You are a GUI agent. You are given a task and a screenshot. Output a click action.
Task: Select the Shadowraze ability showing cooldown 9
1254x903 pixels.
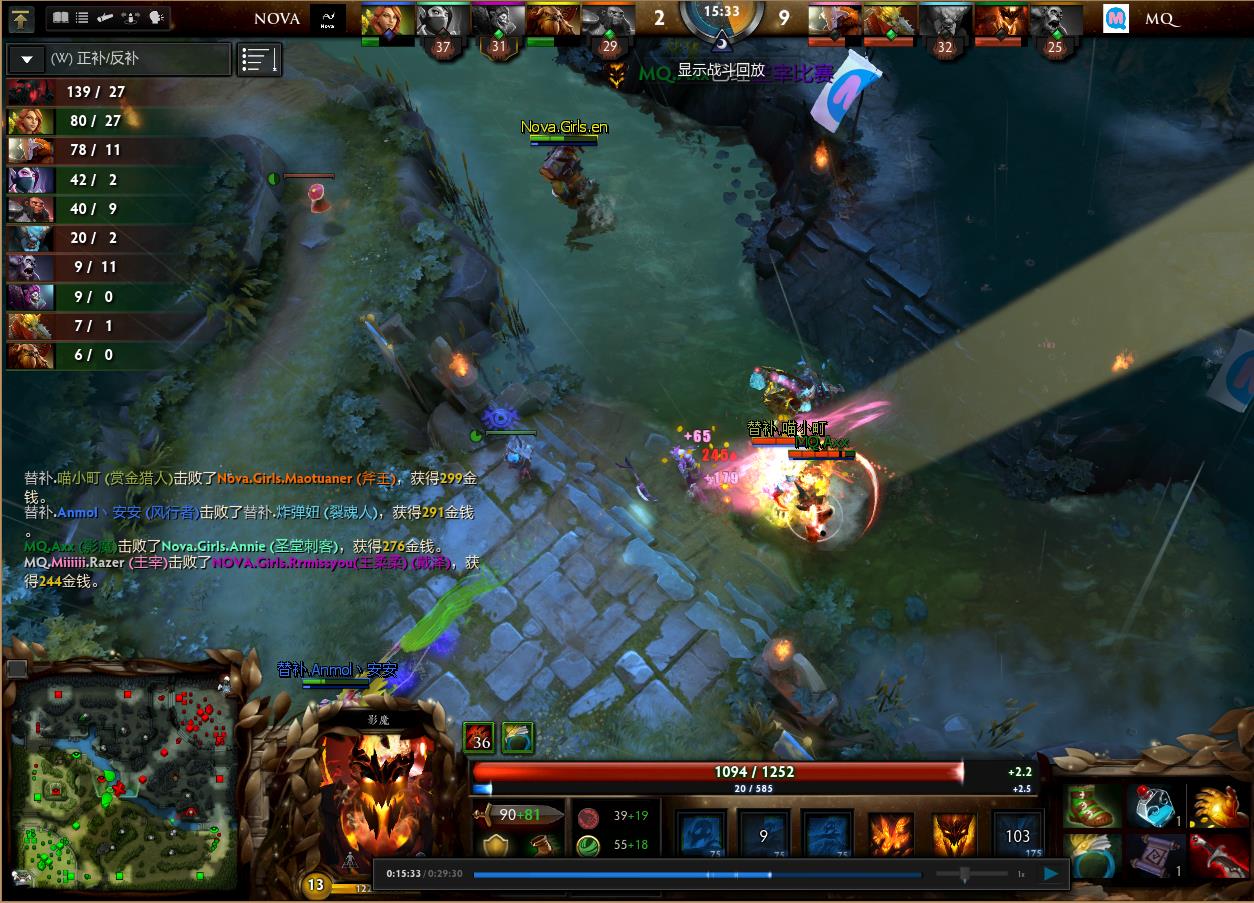763,834
